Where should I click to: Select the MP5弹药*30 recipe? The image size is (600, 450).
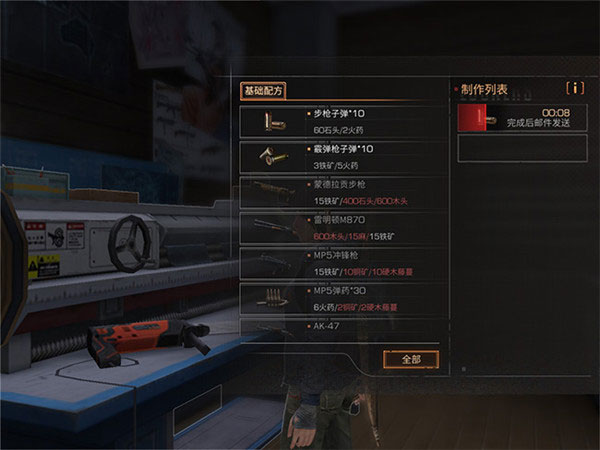point(340,298)
